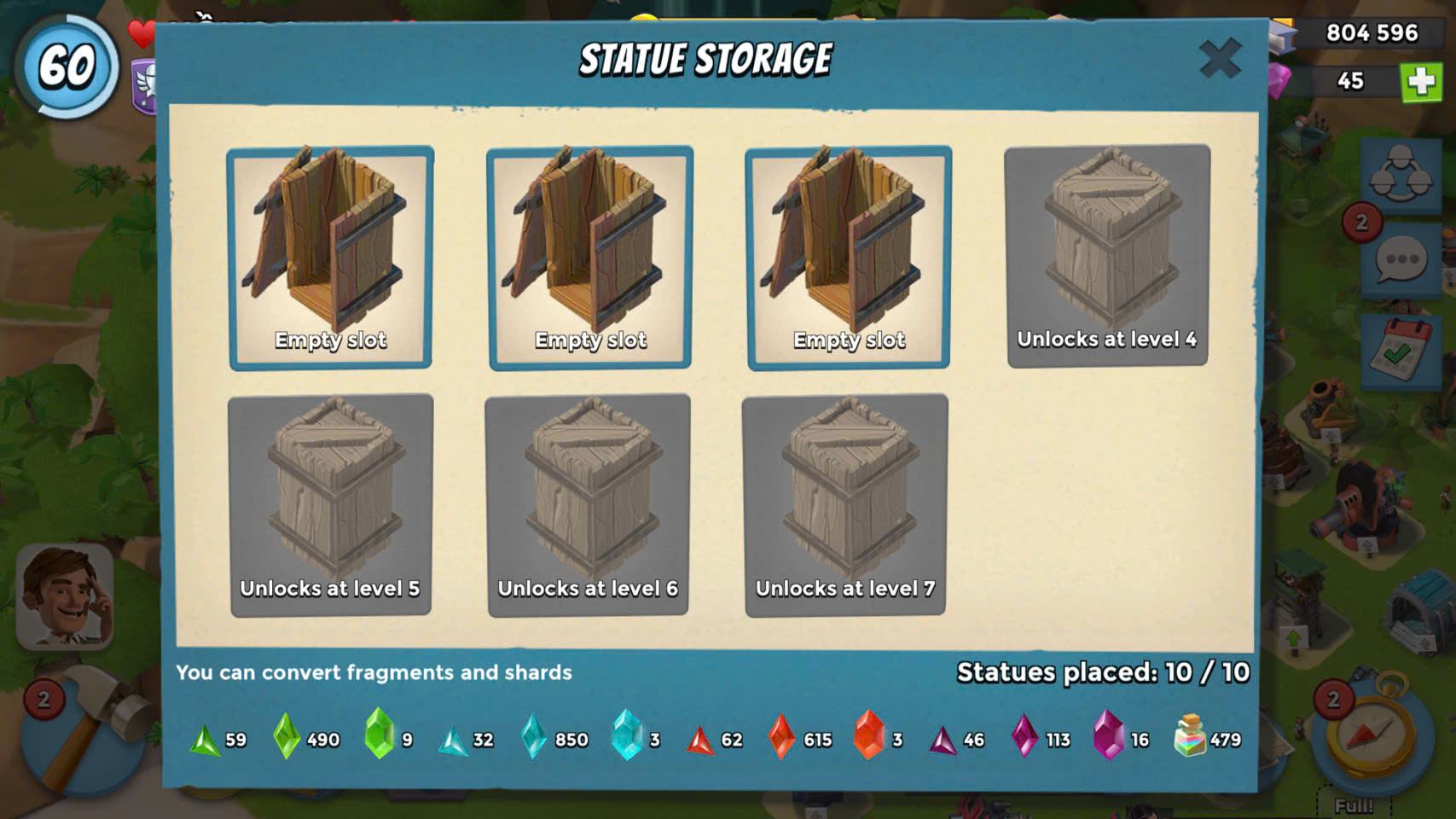The height and width of the screenshot is (819, 1456).
Task: Close the Statue Storage window
Action: pyautogui.click(x=1220, y=59)
